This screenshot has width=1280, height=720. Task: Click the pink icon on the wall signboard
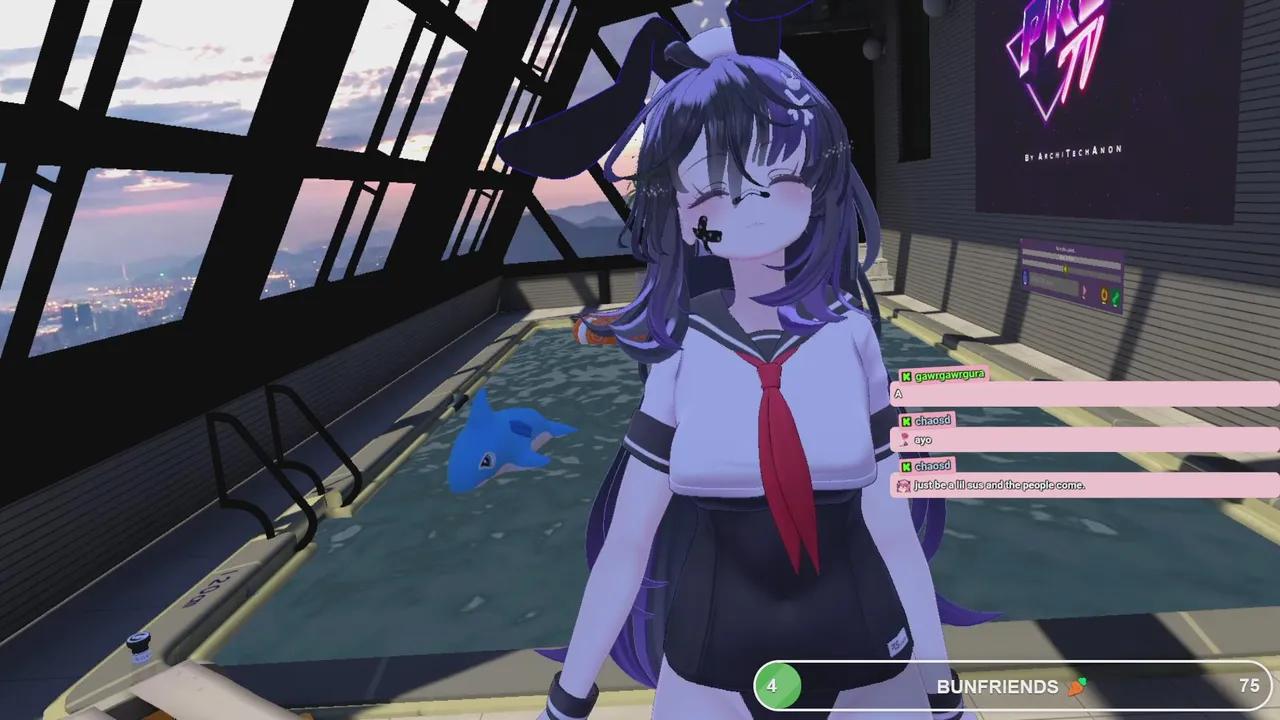[x=1084, y=292]
